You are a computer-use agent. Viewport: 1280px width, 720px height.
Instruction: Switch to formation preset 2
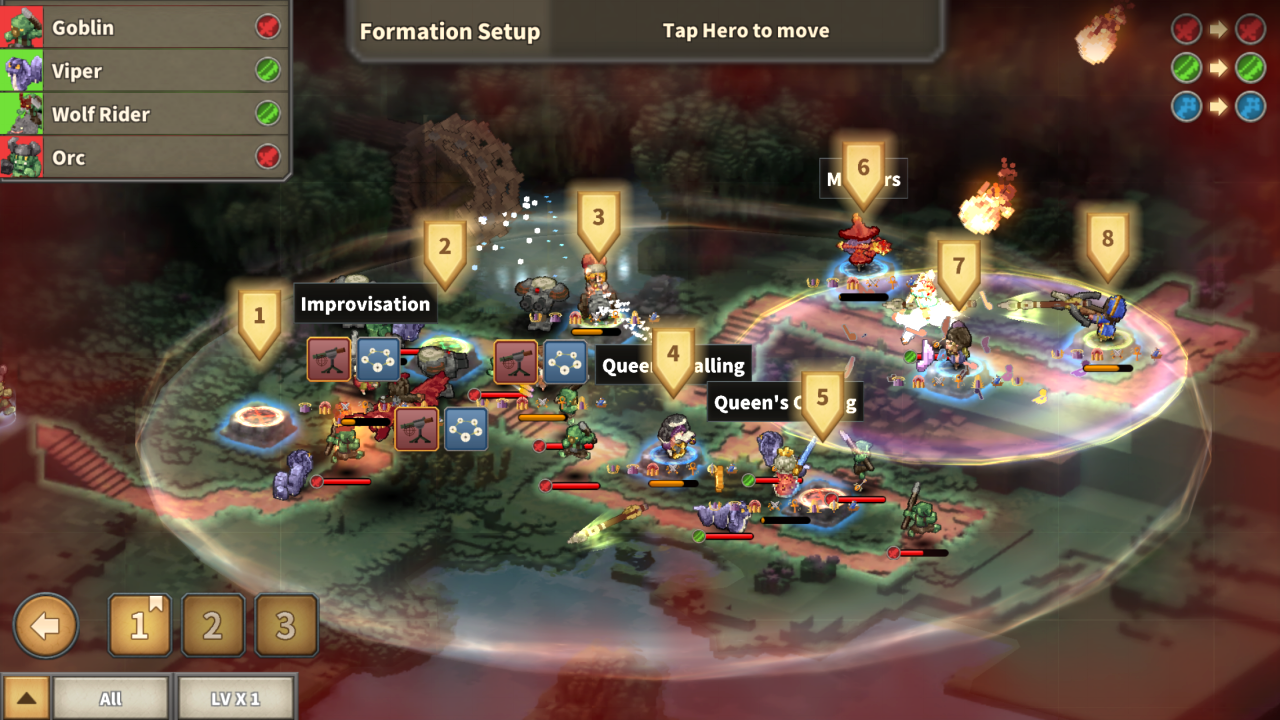point(213,626)
